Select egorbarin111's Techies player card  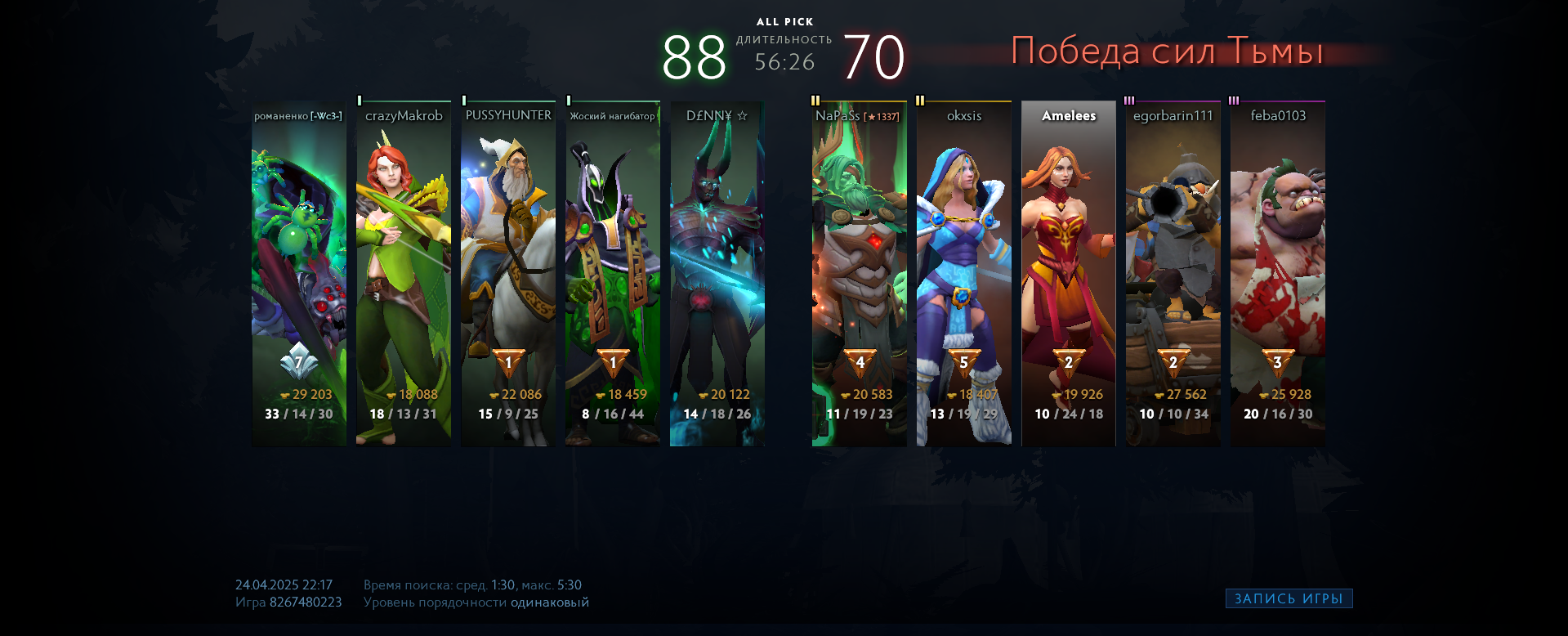[x=1173, y=274]
